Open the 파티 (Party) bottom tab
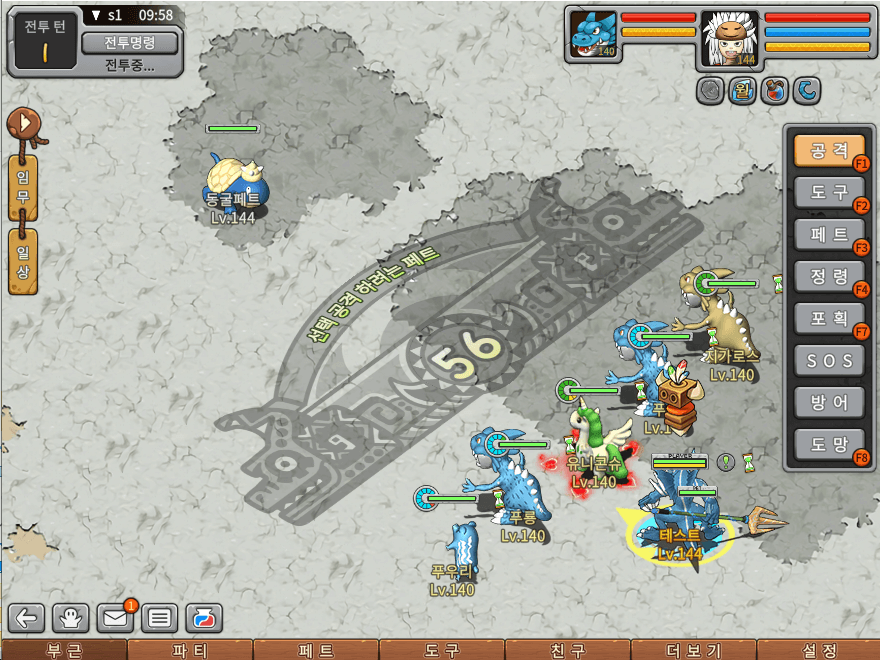Image resolution: width=880 pixels, height=660 pixels. click(x=189, y=650)
